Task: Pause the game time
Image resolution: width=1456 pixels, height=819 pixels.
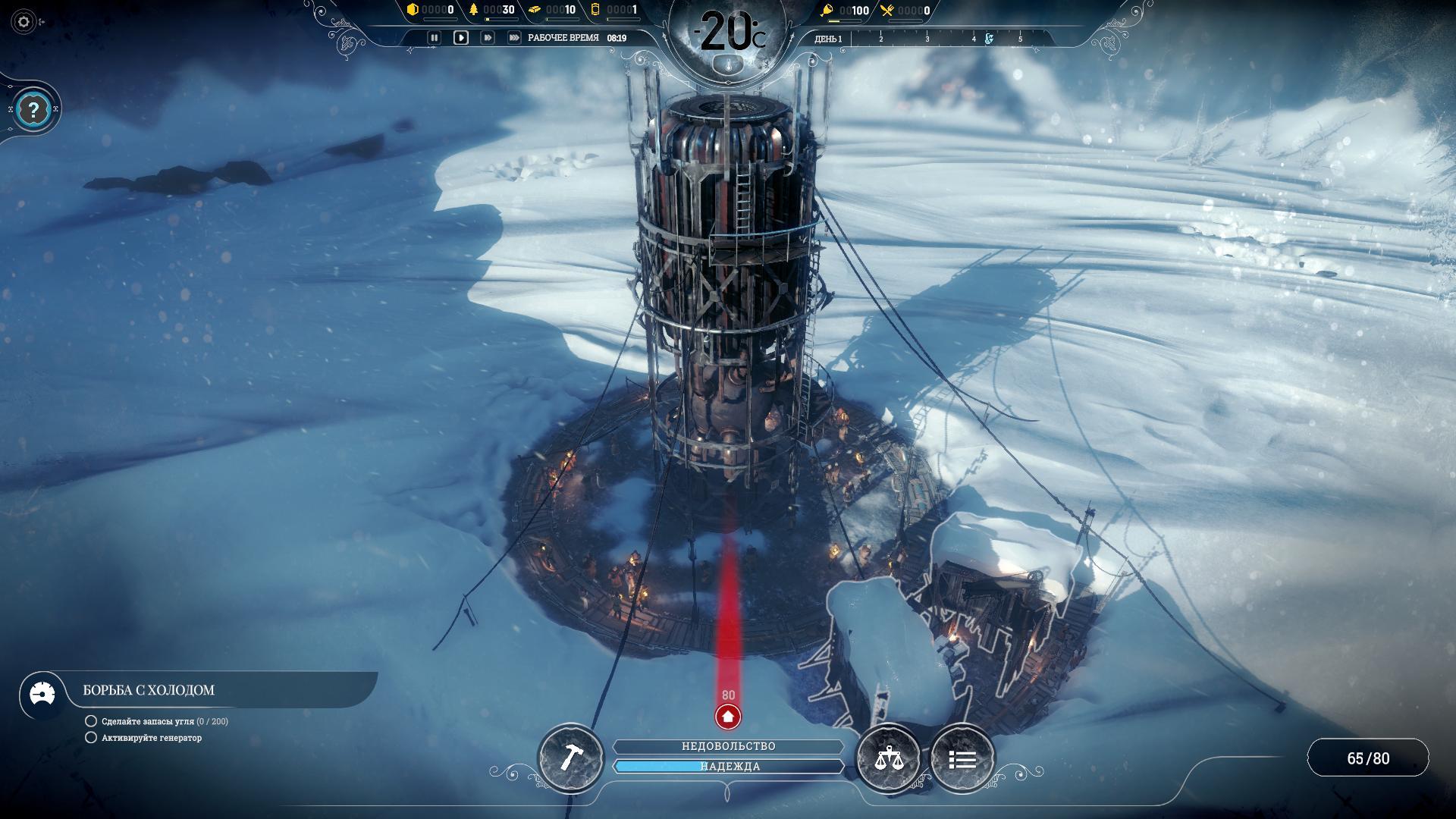Action: pos(434,37)
